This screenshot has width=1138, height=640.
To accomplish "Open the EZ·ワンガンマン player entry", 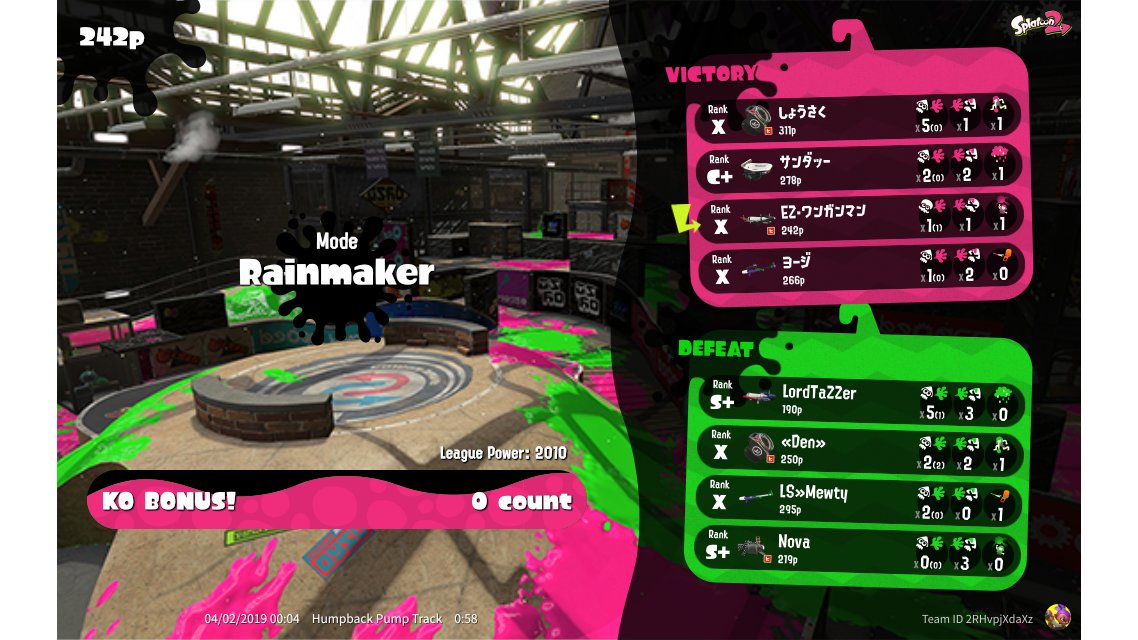I will pyautogui.click(x=859, y=217).
